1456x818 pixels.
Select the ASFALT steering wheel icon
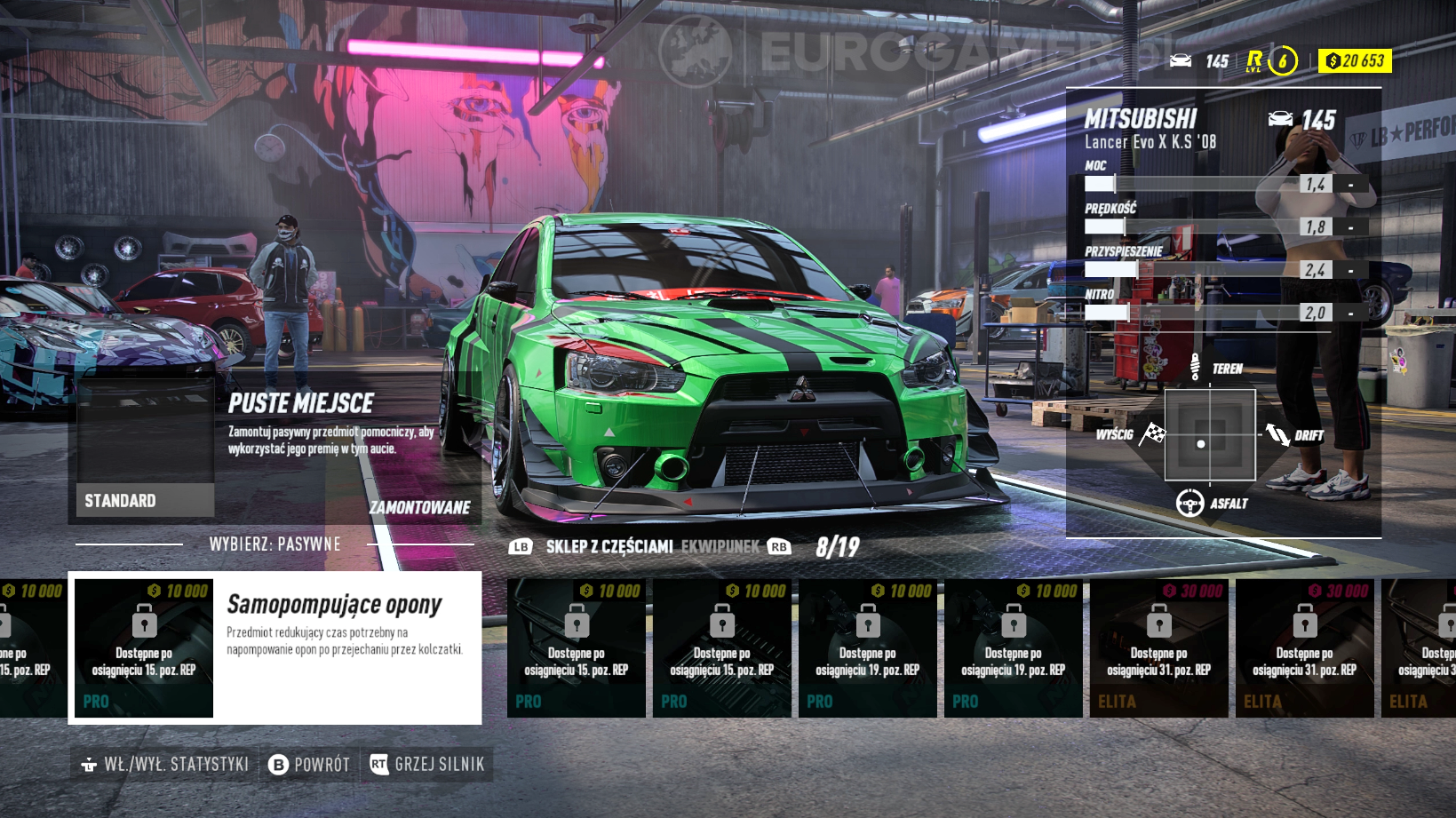pyautogui.click(x=1190, y=502)
